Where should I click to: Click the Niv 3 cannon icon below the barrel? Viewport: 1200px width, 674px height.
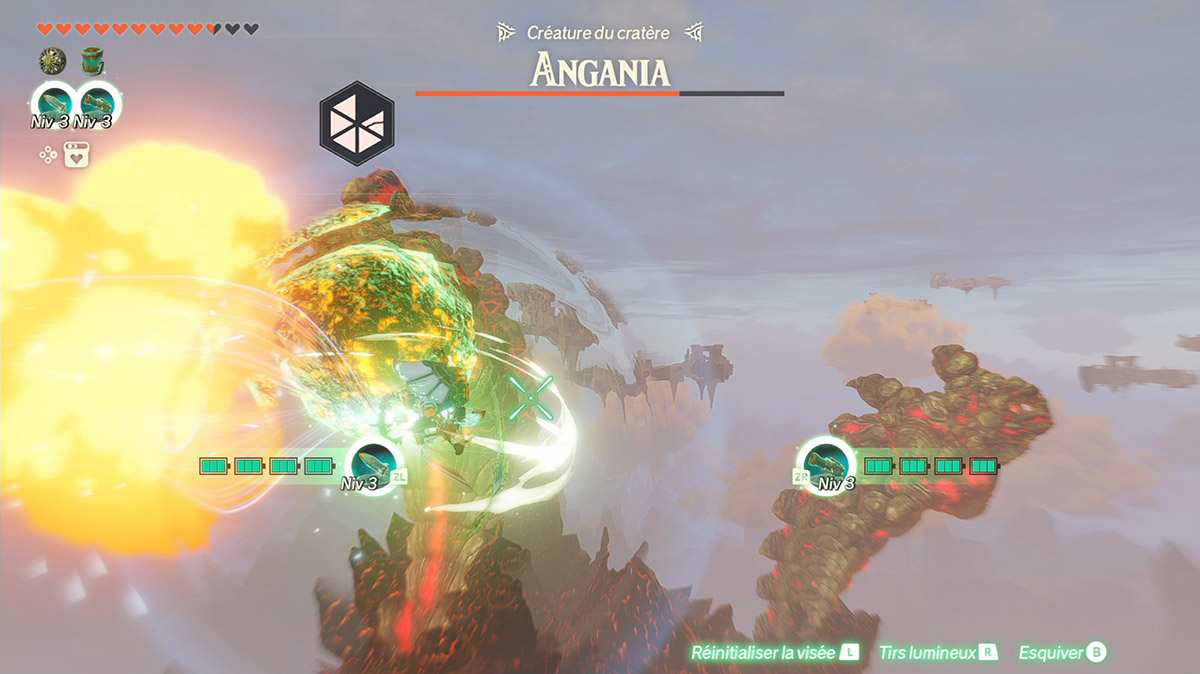[x=96, y=103]
